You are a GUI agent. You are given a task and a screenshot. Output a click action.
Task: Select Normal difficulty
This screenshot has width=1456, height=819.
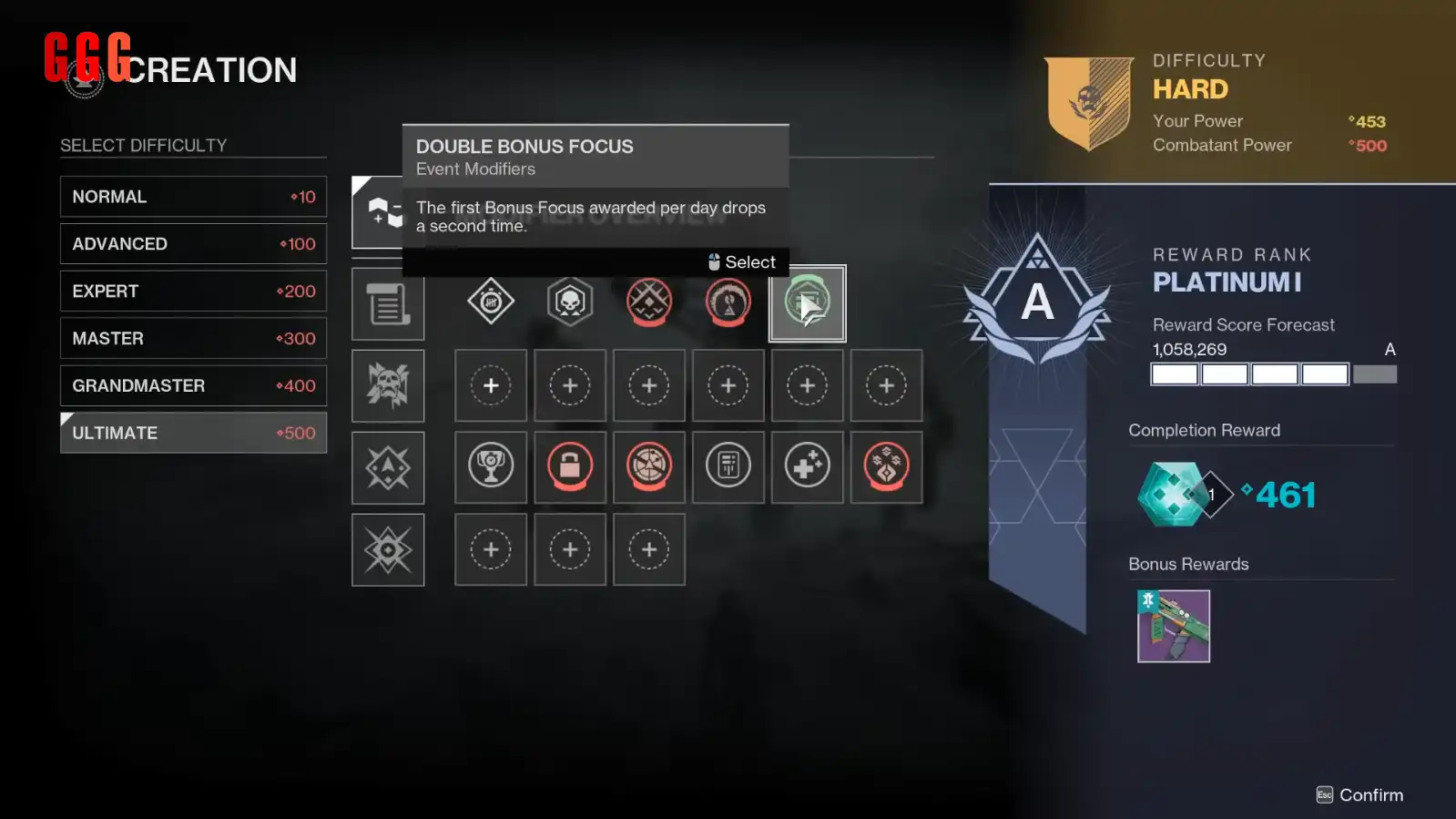(x=193, y=197)
